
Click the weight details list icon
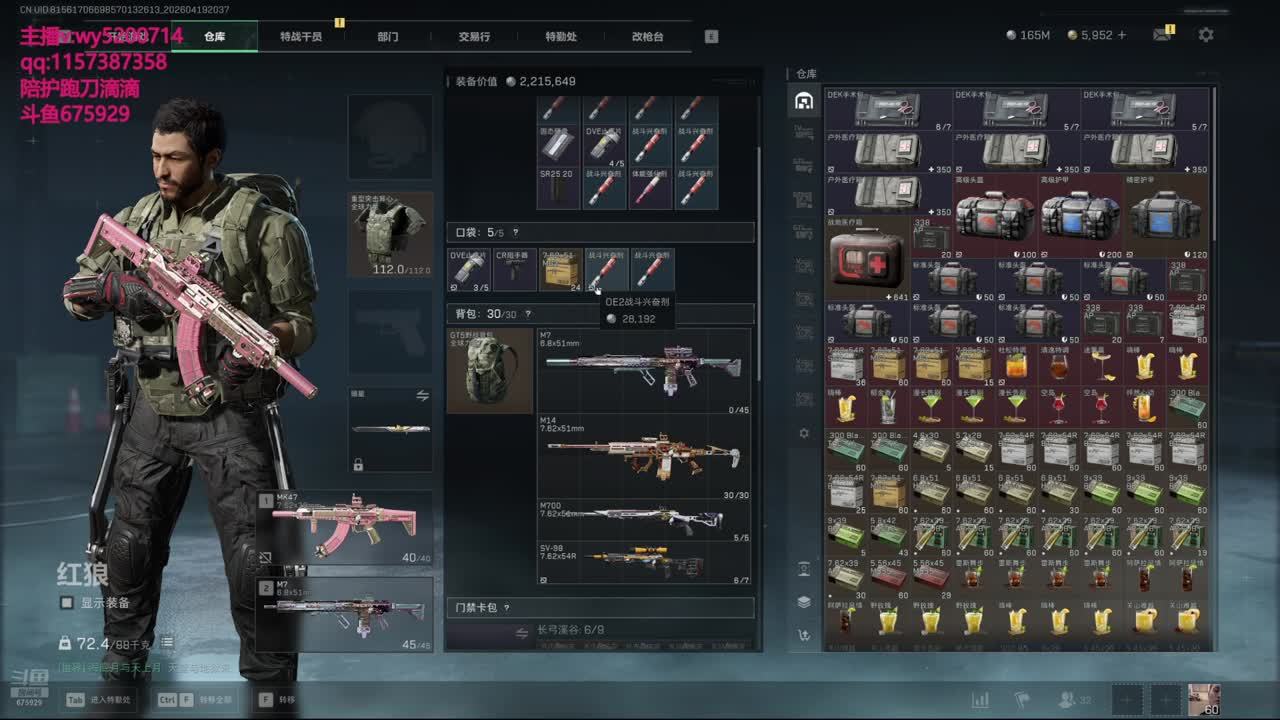pos(168,643)
